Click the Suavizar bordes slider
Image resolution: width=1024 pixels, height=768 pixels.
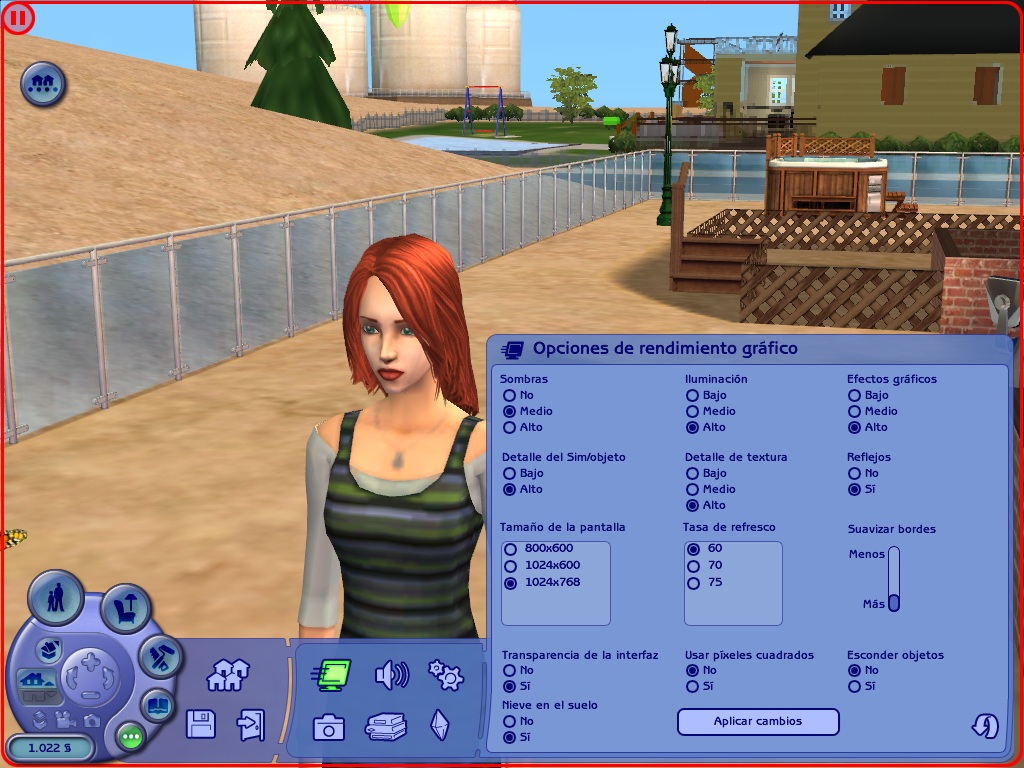point(894,578)
